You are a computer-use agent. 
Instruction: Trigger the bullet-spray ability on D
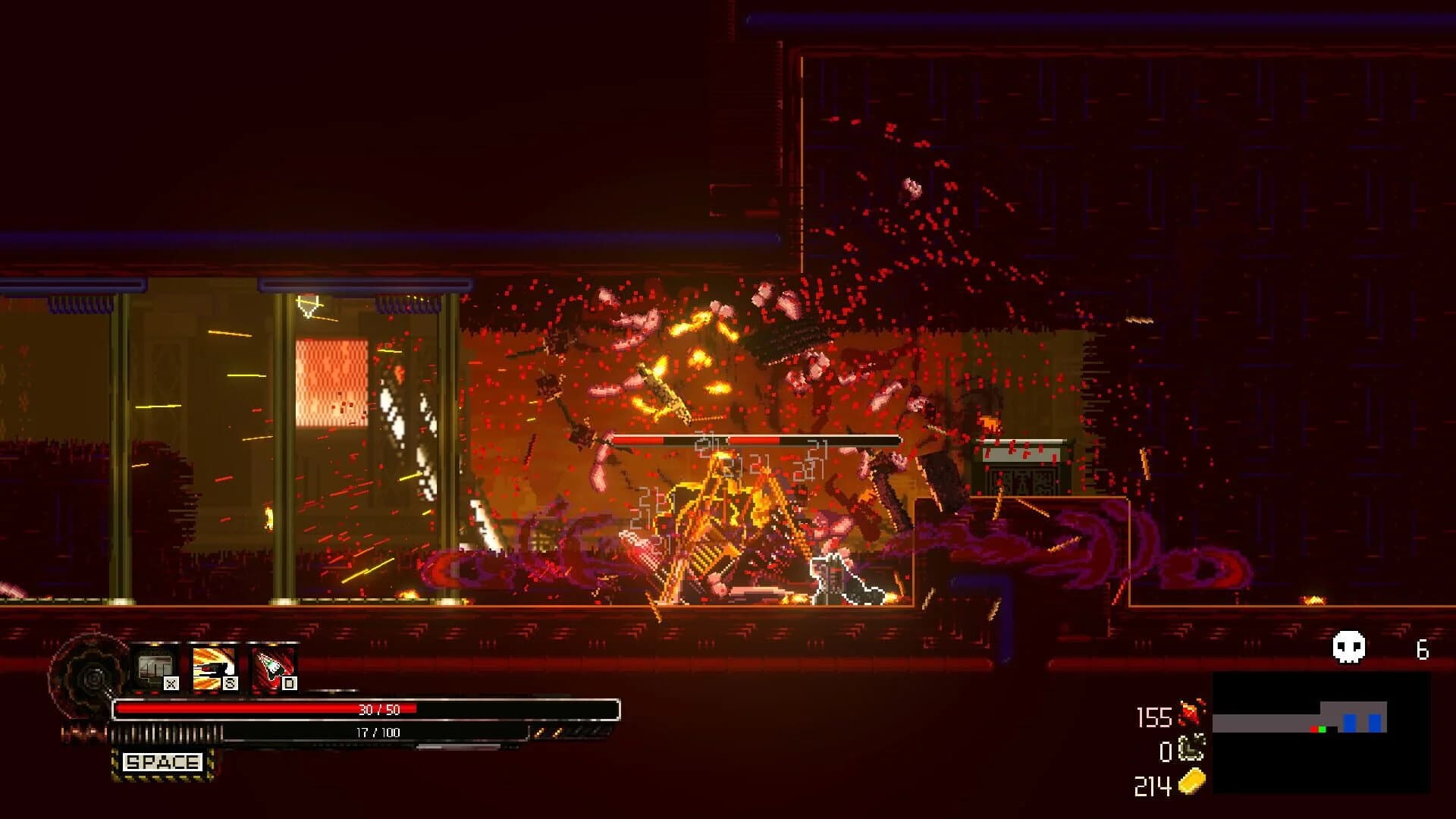click(x=271, y=667)
